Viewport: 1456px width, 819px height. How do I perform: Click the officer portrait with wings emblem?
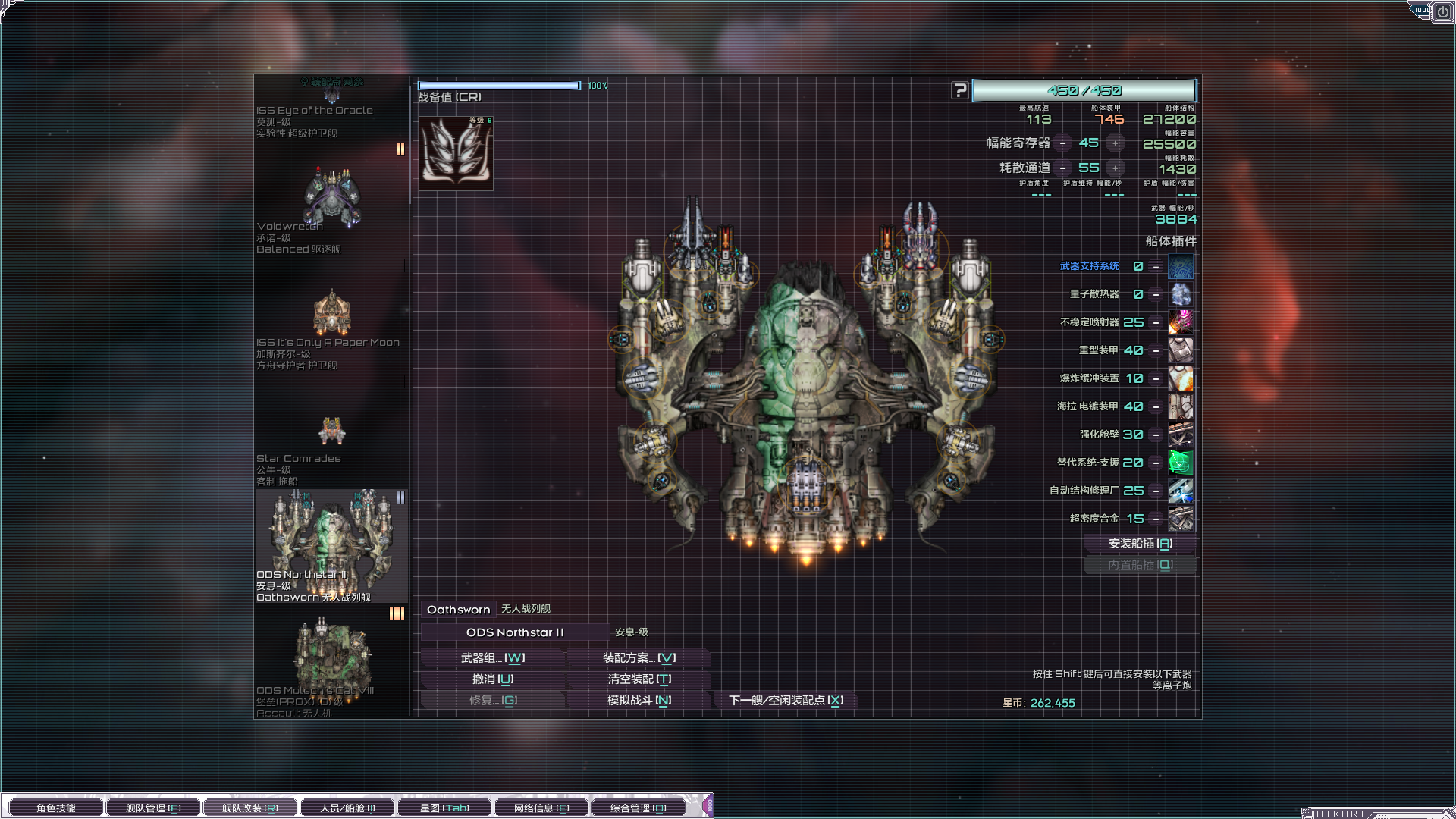click(x=456, y=152)
